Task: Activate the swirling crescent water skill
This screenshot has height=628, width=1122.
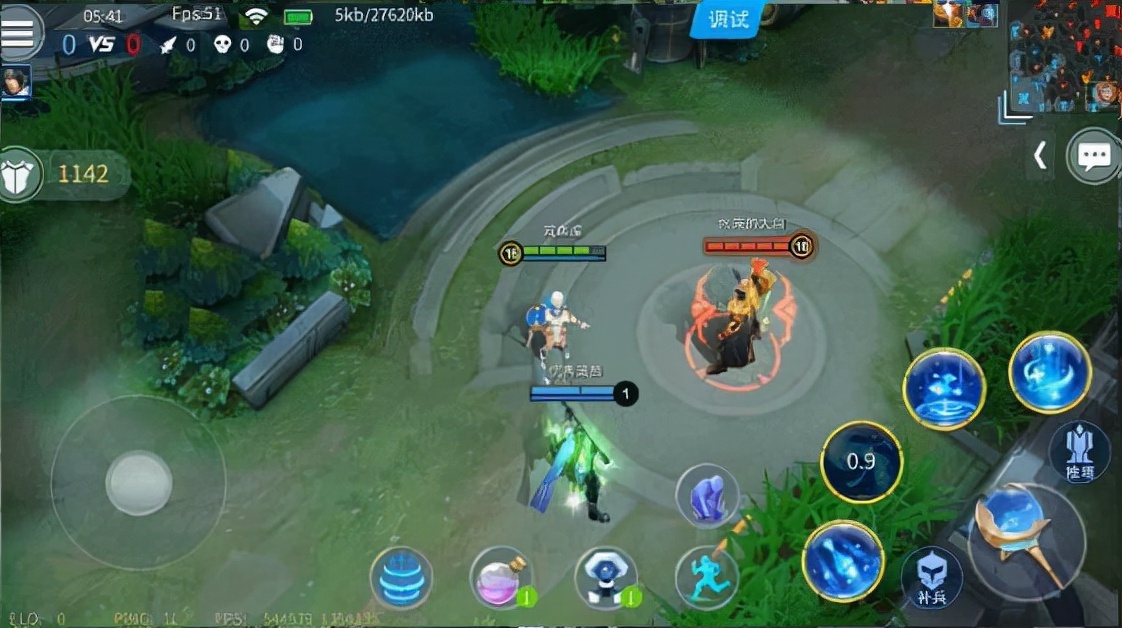Action: tap(1049, 372)
